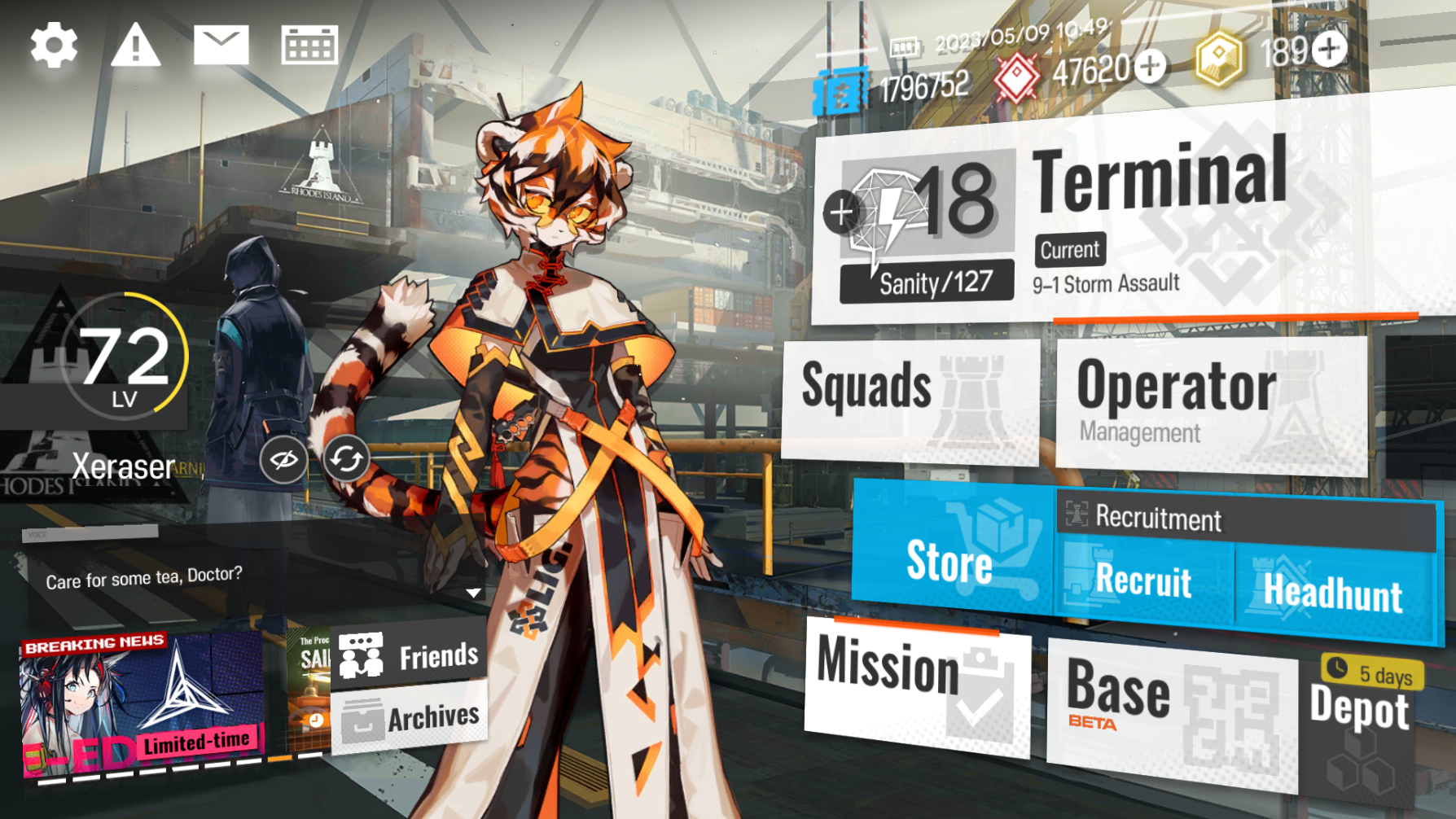
Task: Open the Mission list
Action: (x=916, y=684)
